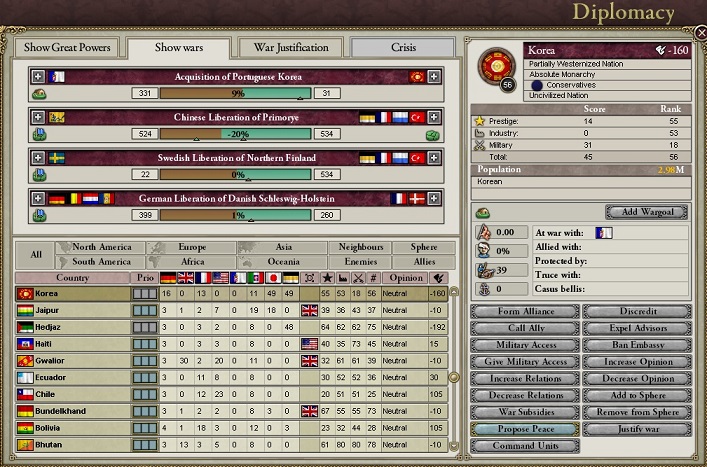Open the War Justification tab
Screen dimensions: 707x467
[290, 48]
